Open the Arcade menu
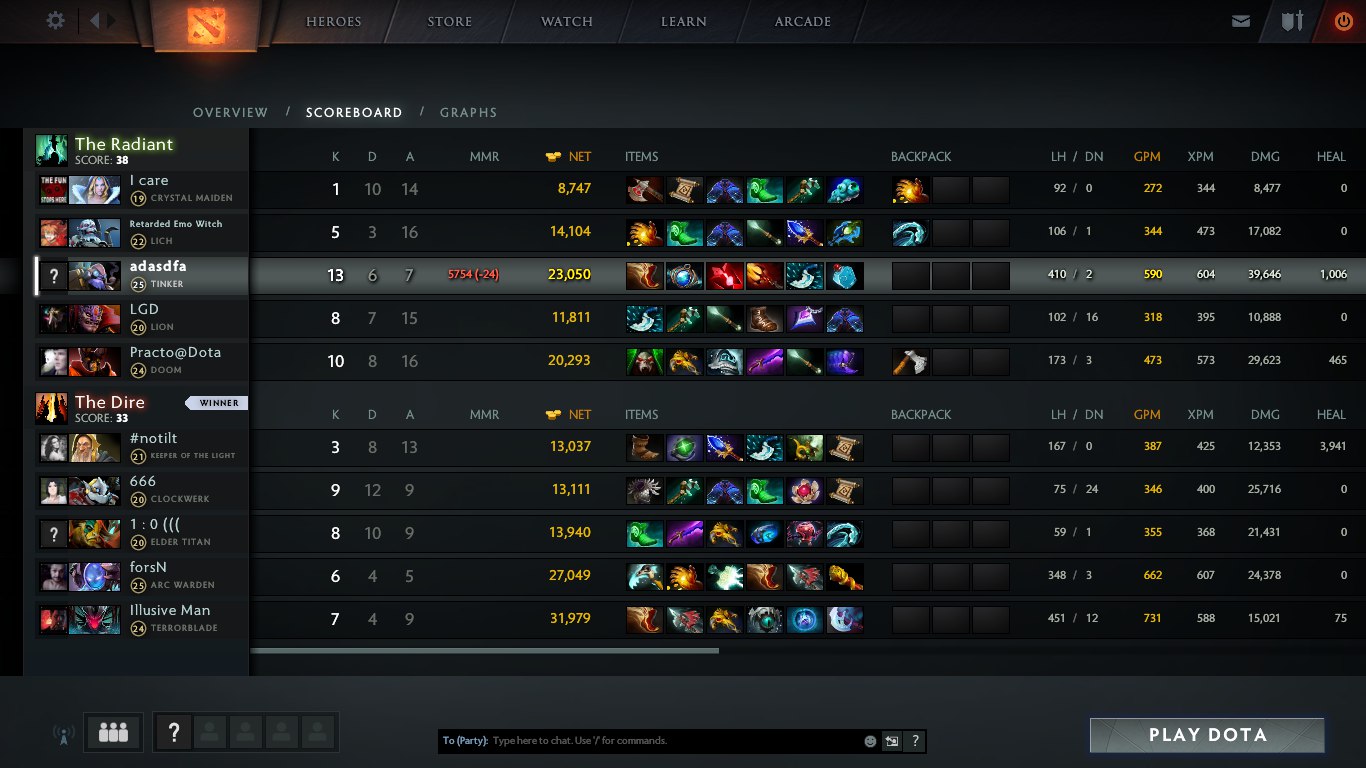The image size is (1366, 768). 803,22
